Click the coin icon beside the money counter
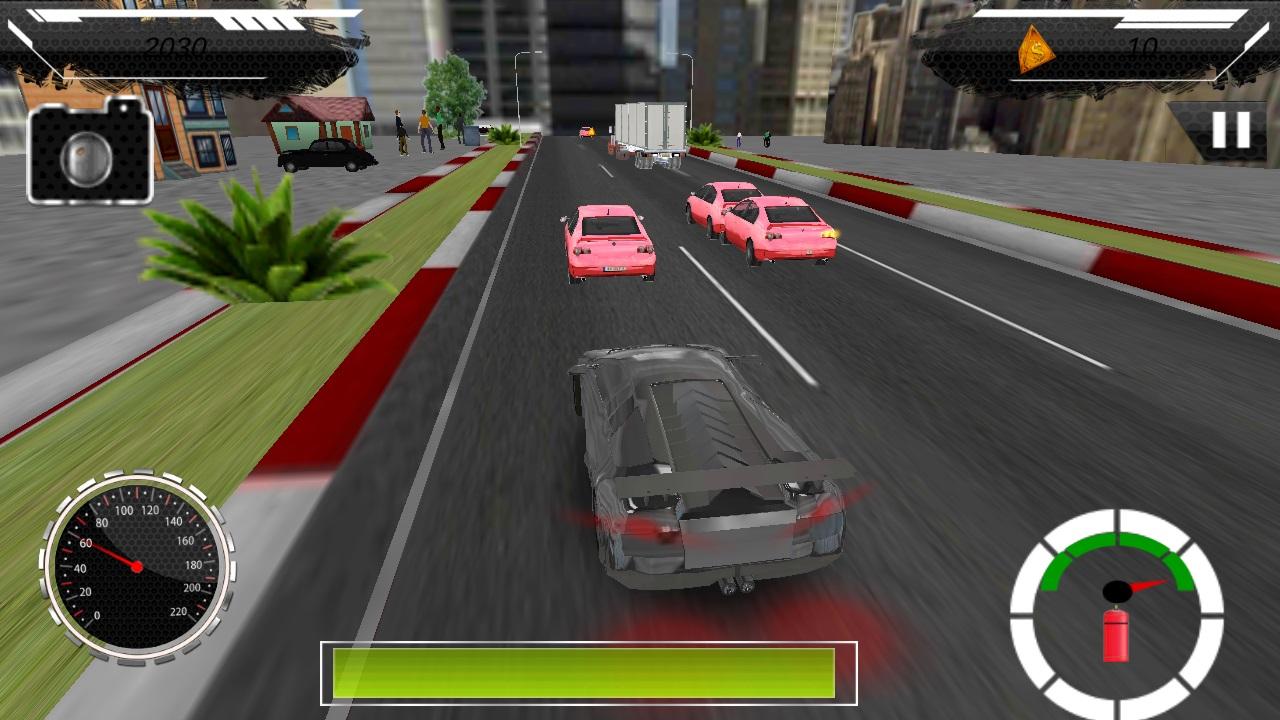 (x=1036, y=47)
